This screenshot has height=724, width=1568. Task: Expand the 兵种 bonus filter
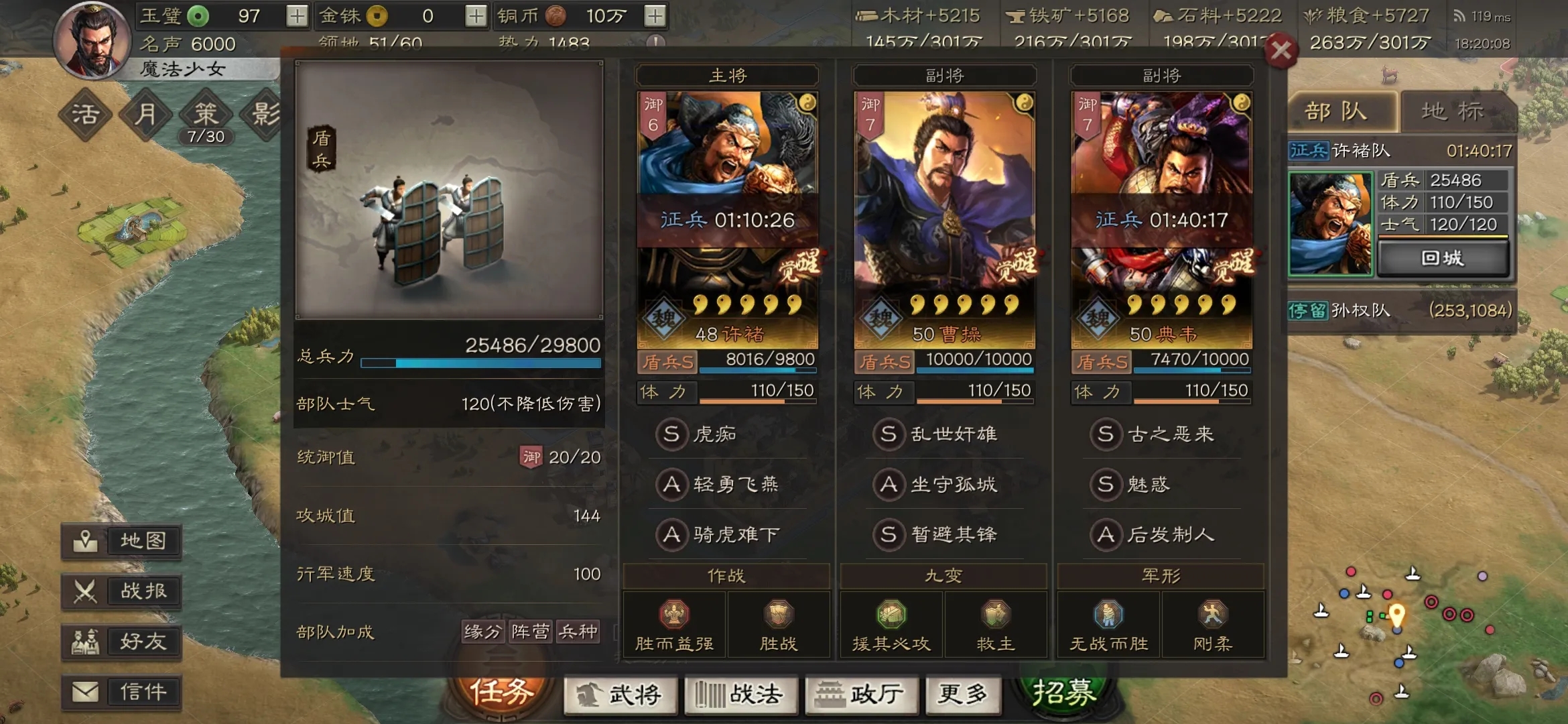coord(579,631)
